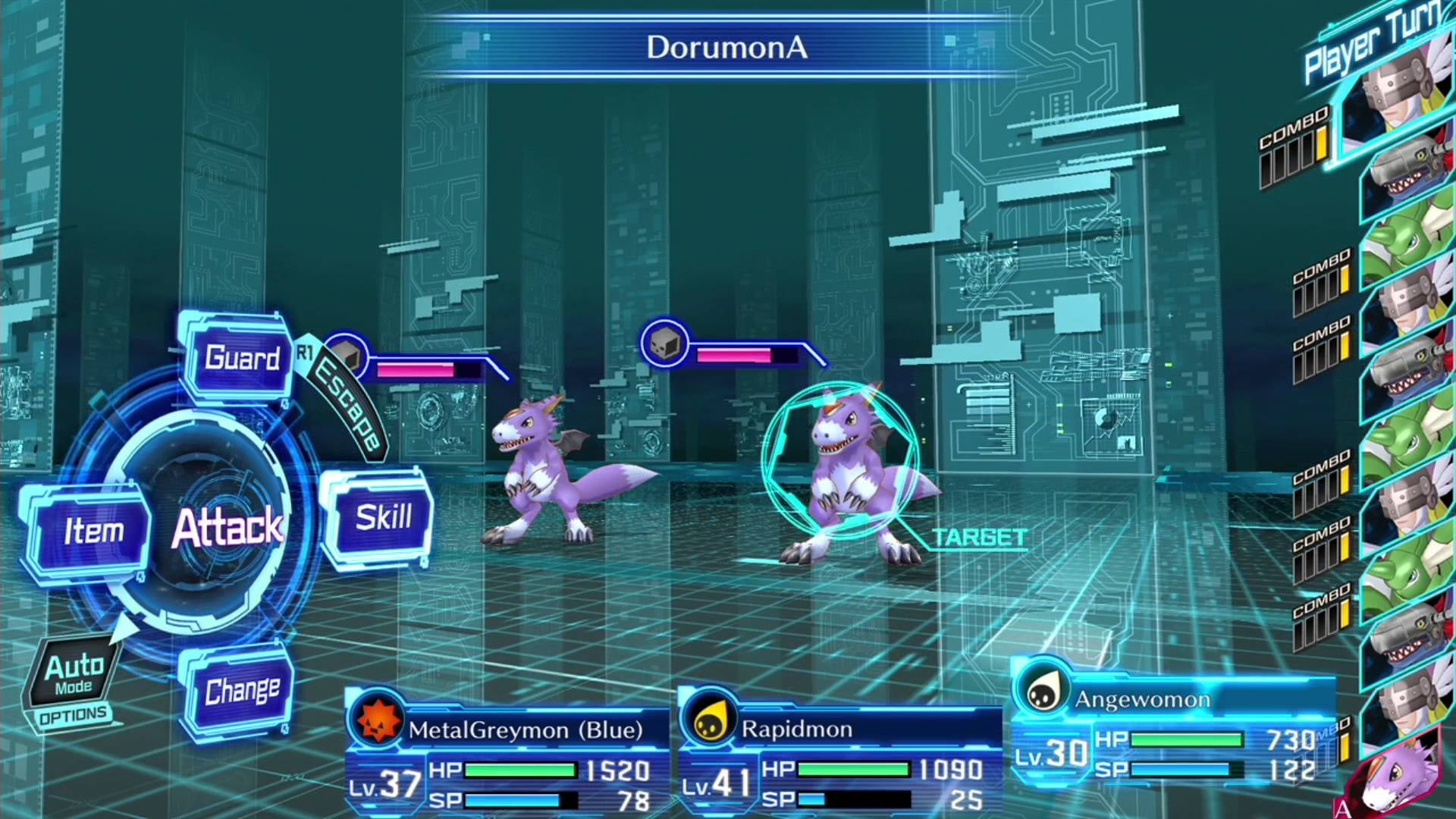Viewport: 1456px width, 819px height.
Task: Choose the Guard command
Action: tap(241, 358)
